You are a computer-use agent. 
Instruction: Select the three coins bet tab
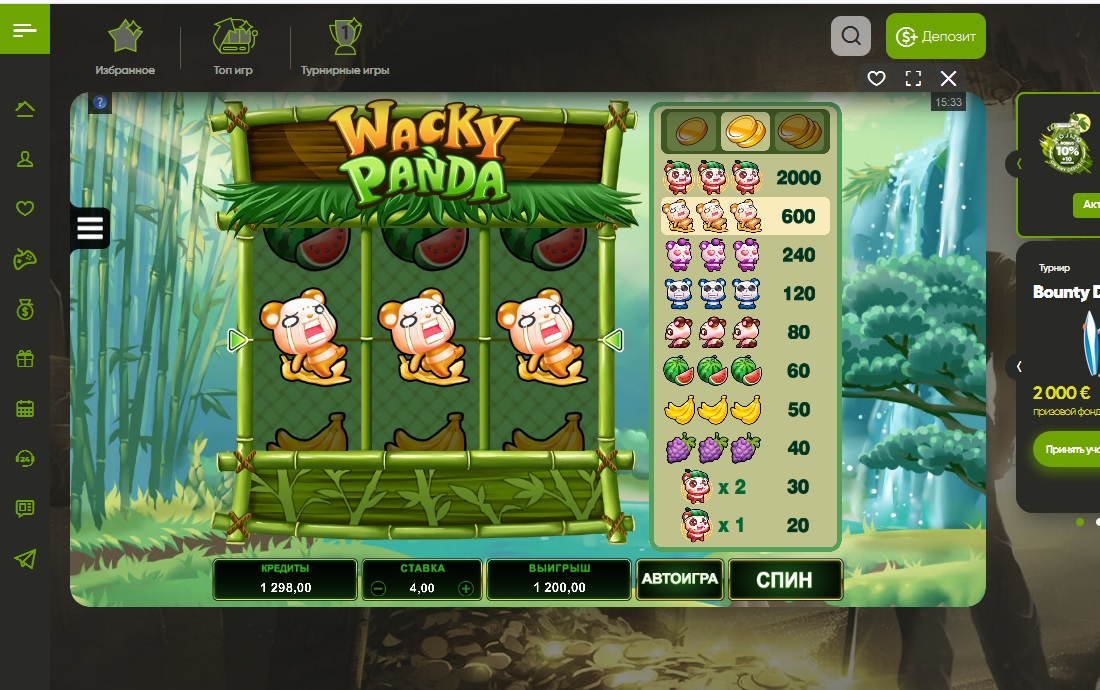(800, 130)
